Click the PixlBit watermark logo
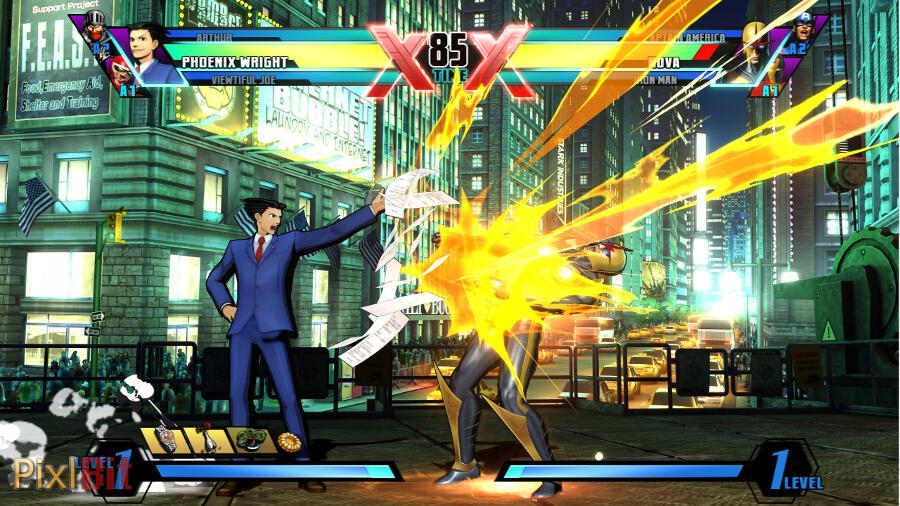This screenshot has width=900, height=506. pos(70,472)
